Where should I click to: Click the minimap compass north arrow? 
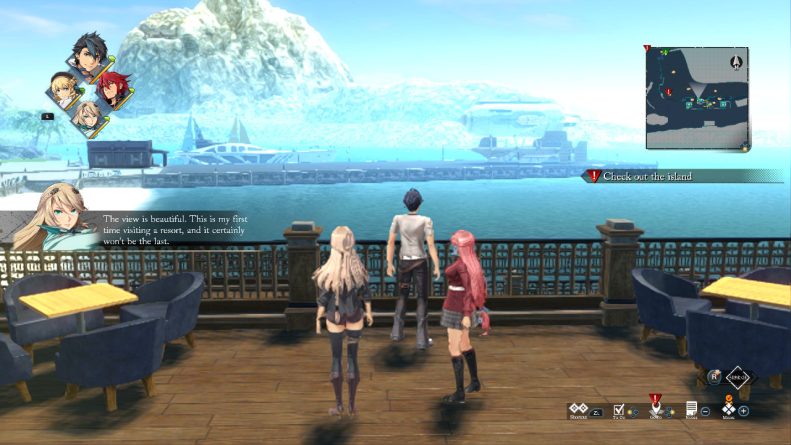pyautogui.click(x=738, y=61)
